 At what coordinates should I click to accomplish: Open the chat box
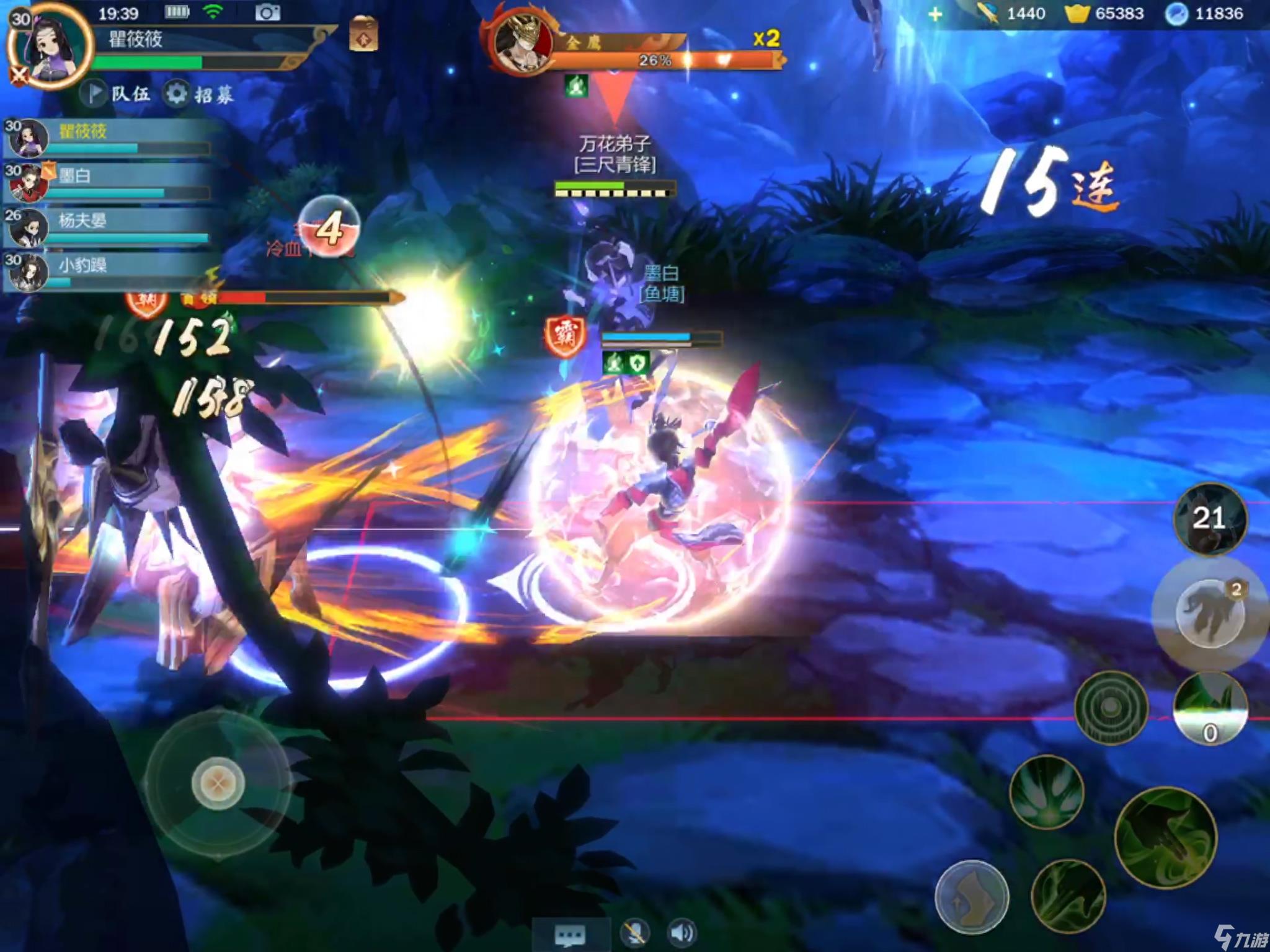[x=570, y=934]
